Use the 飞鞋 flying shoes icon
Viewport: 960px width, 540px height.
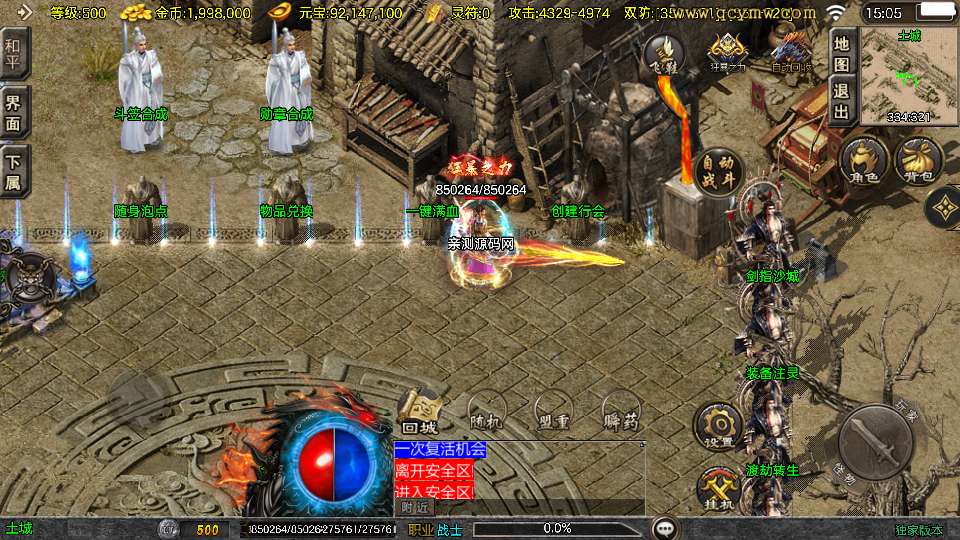tap(662, 55)
